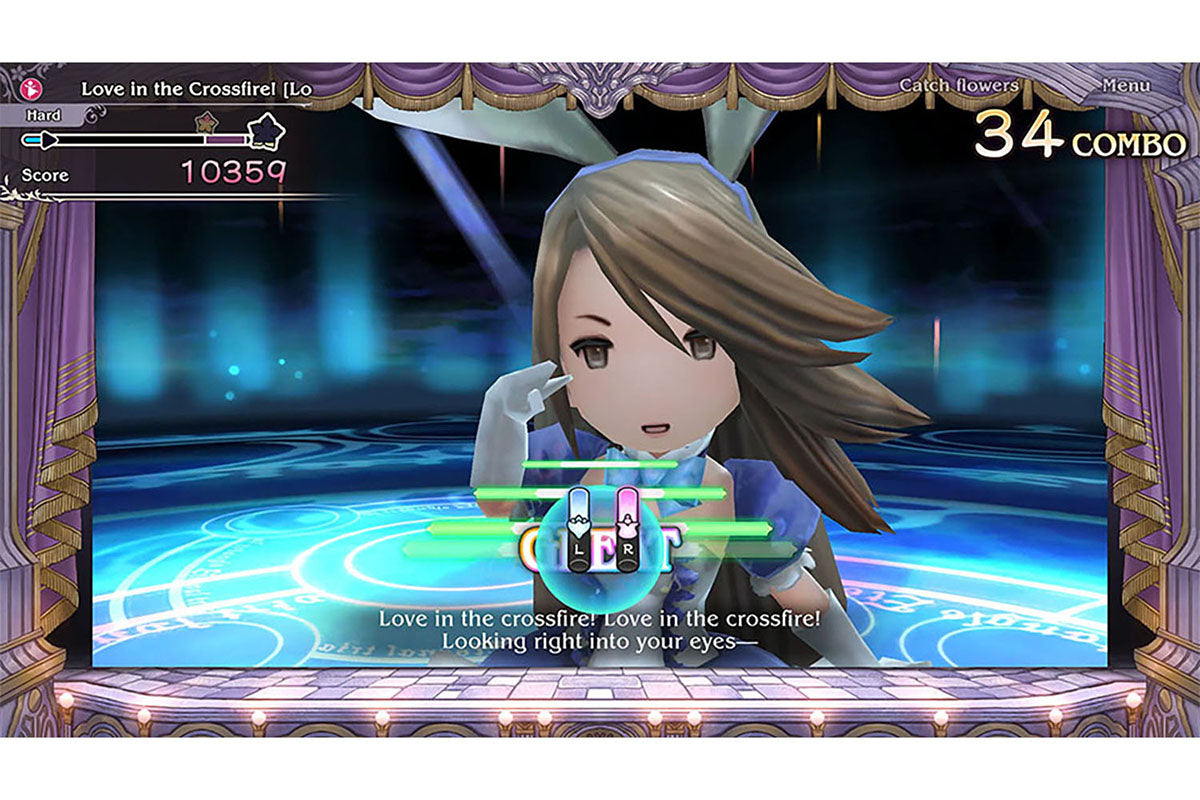Select the Catch flowers option
The height and width of the screenshot is (800, 1200).
pos(958,86)
